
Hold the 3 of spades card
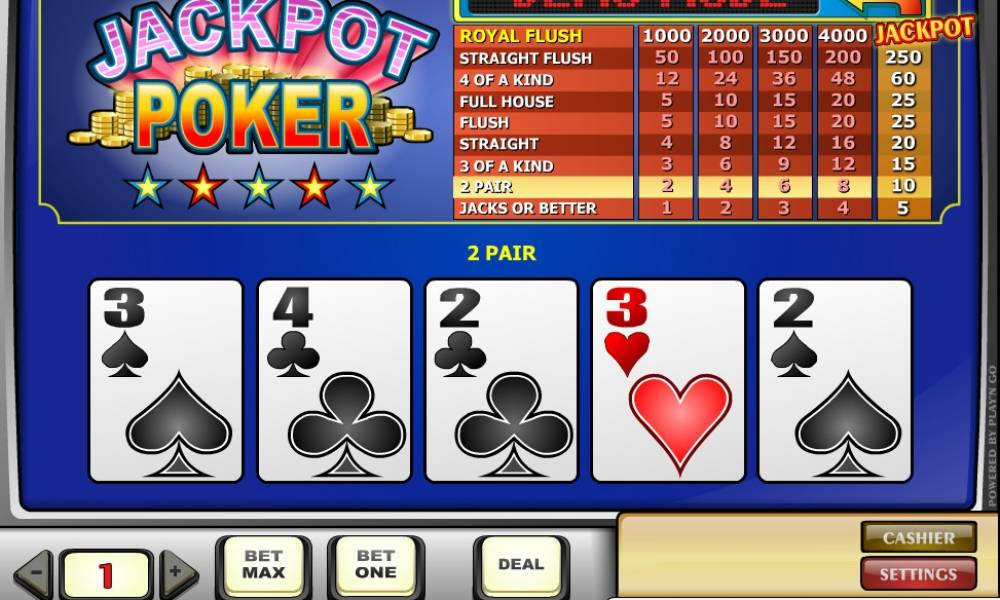[166, 380]
